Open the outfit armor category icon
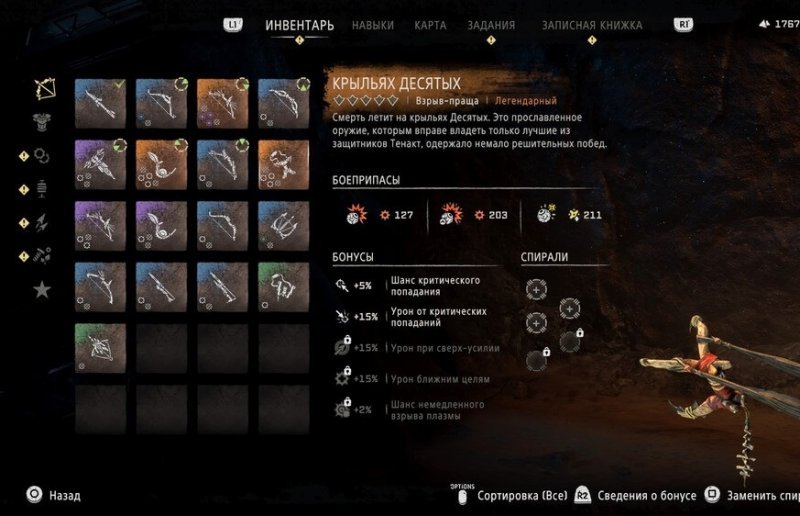The width and height of the screenshot is (800, 516). 43,121
